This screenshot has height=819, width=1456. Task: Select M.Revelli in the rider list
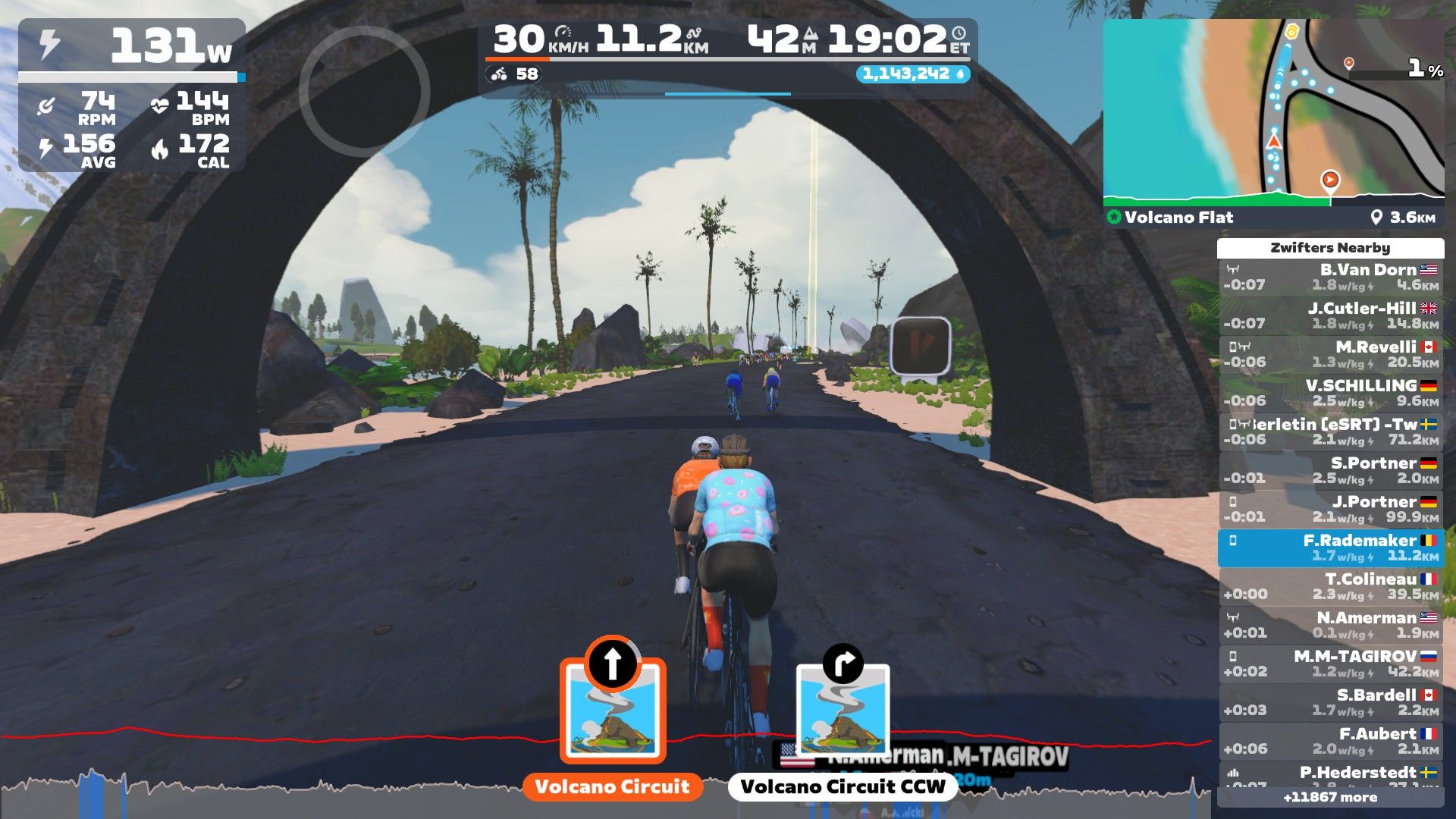point(1330,355)
